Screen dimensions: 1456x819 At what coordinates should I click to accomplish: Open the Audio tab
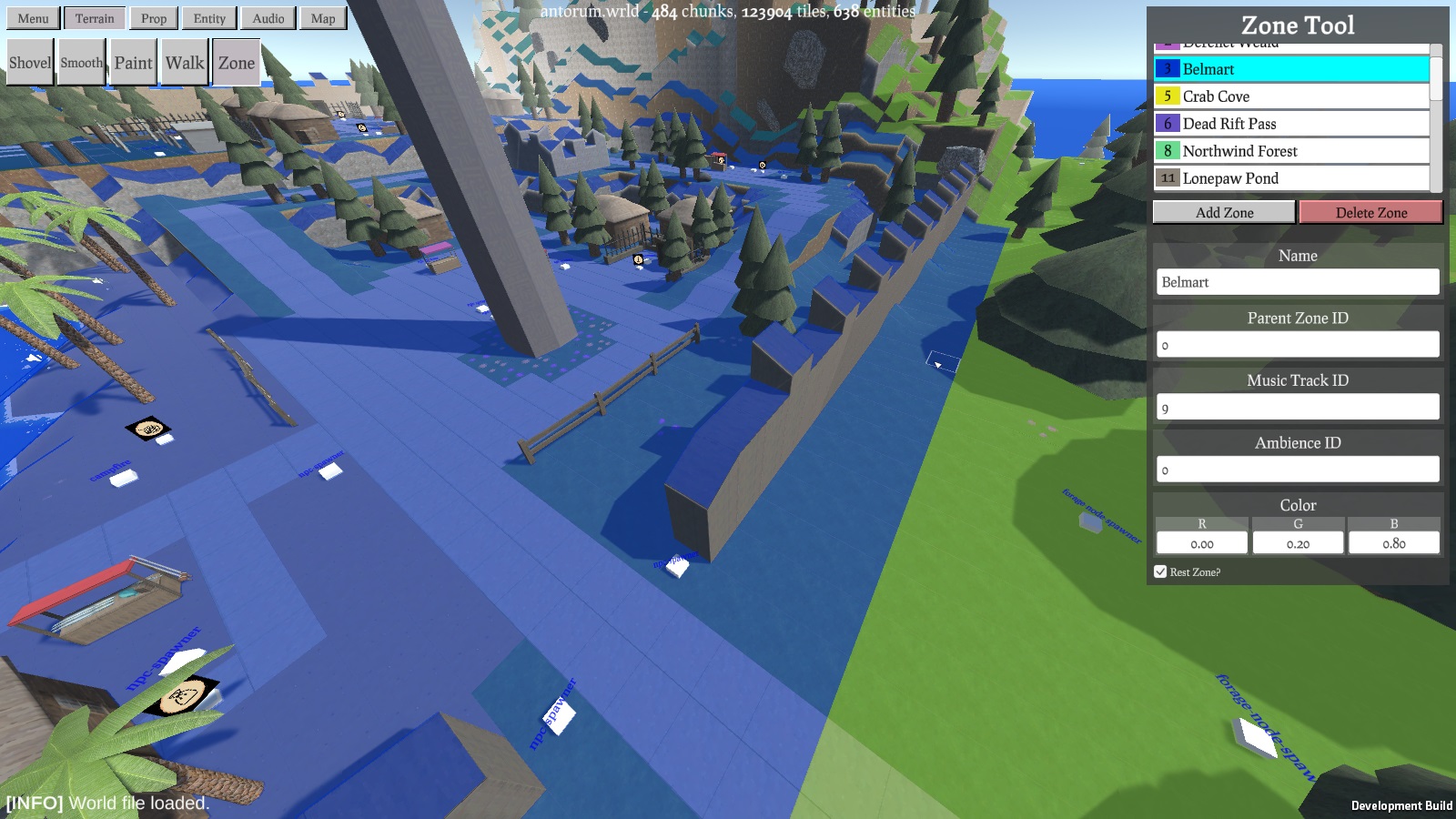pyautogui.click(x=268, y=18)
